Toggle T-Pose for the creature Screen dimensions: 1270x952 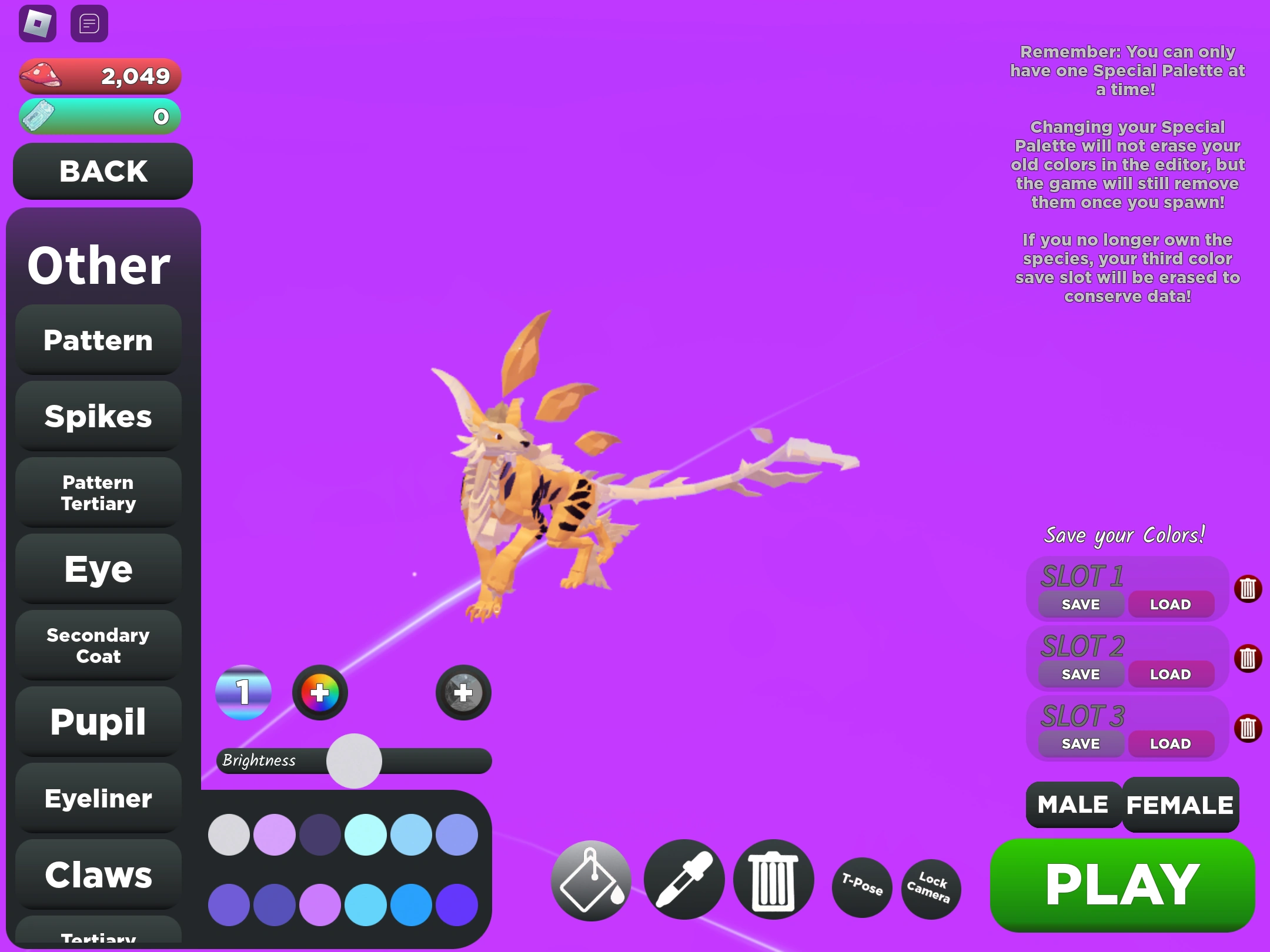[x=861, y=887]
